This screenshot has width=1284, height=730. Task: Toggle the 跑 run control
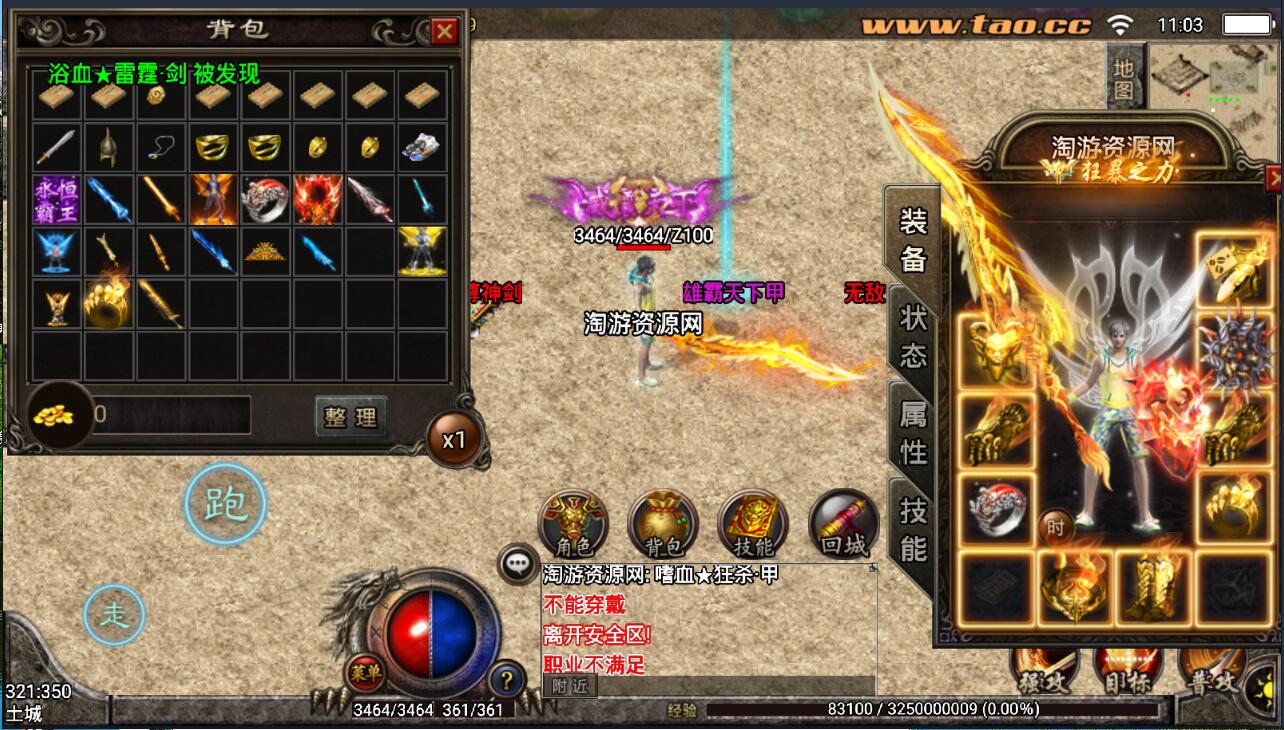coord(226,505)
